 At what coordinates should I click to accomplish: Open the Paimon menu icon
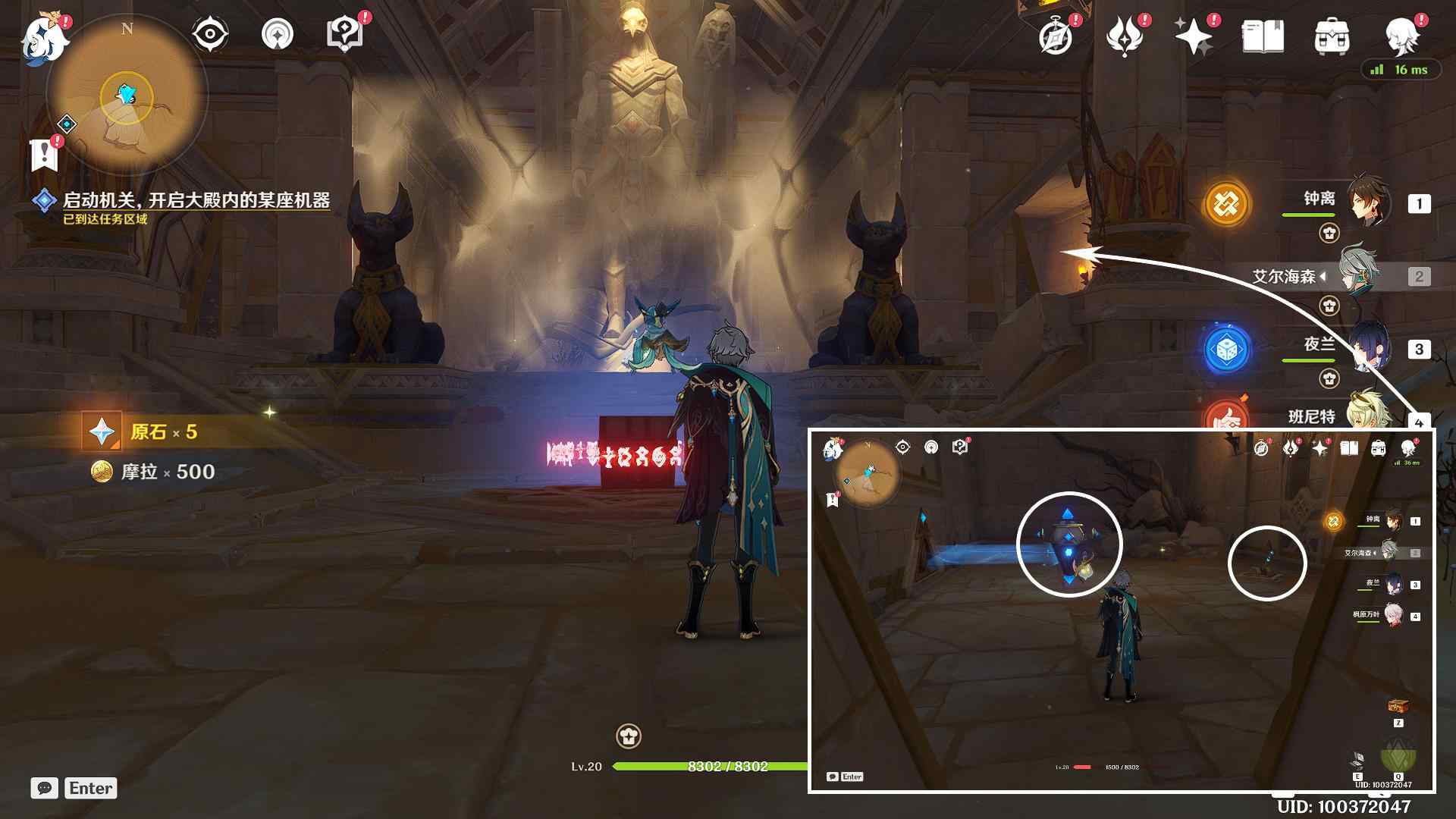(x=44, y=38)
